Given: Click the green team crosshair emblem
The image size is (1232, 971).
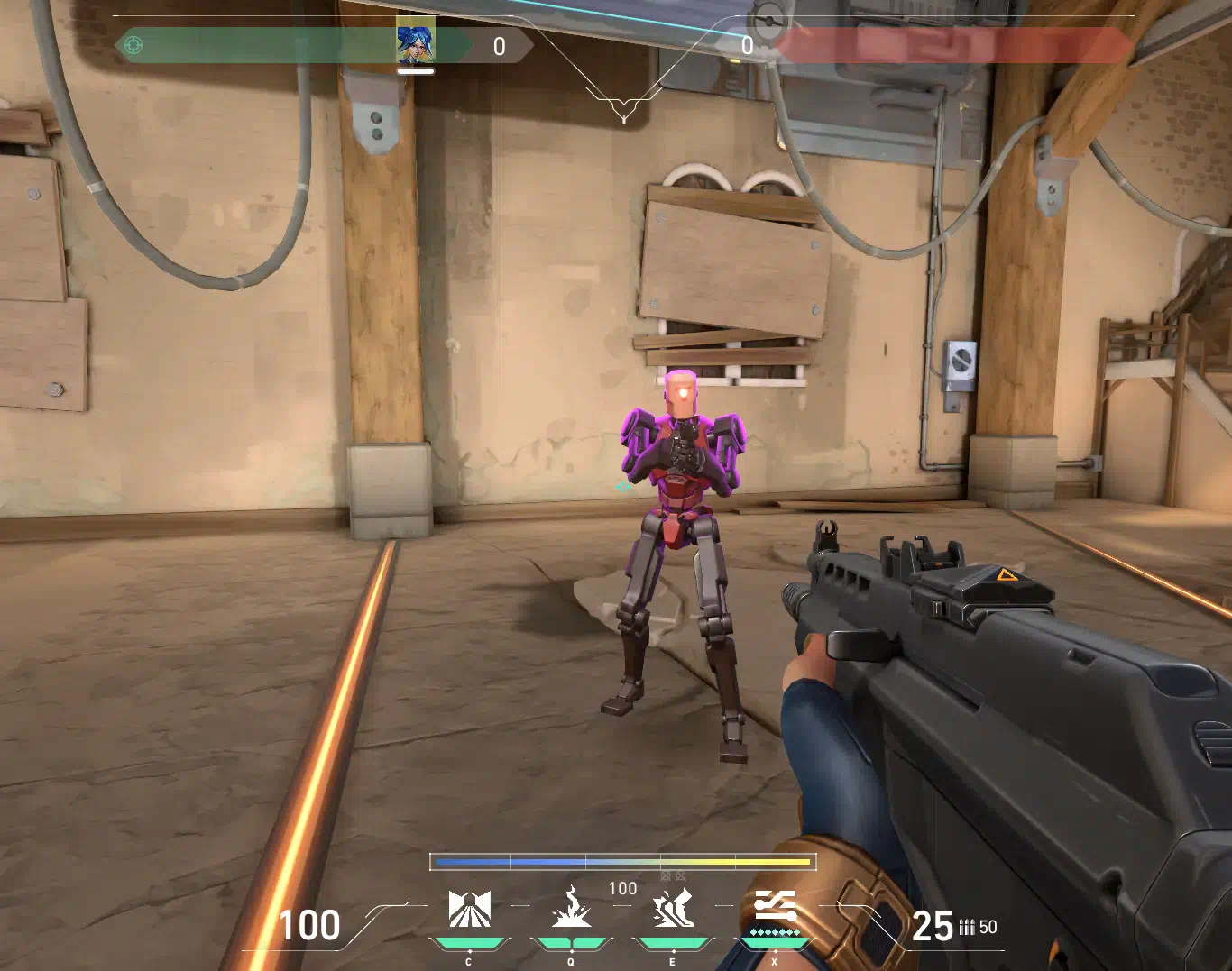Looking at the screenshot, I should click(x=133, y=44).
